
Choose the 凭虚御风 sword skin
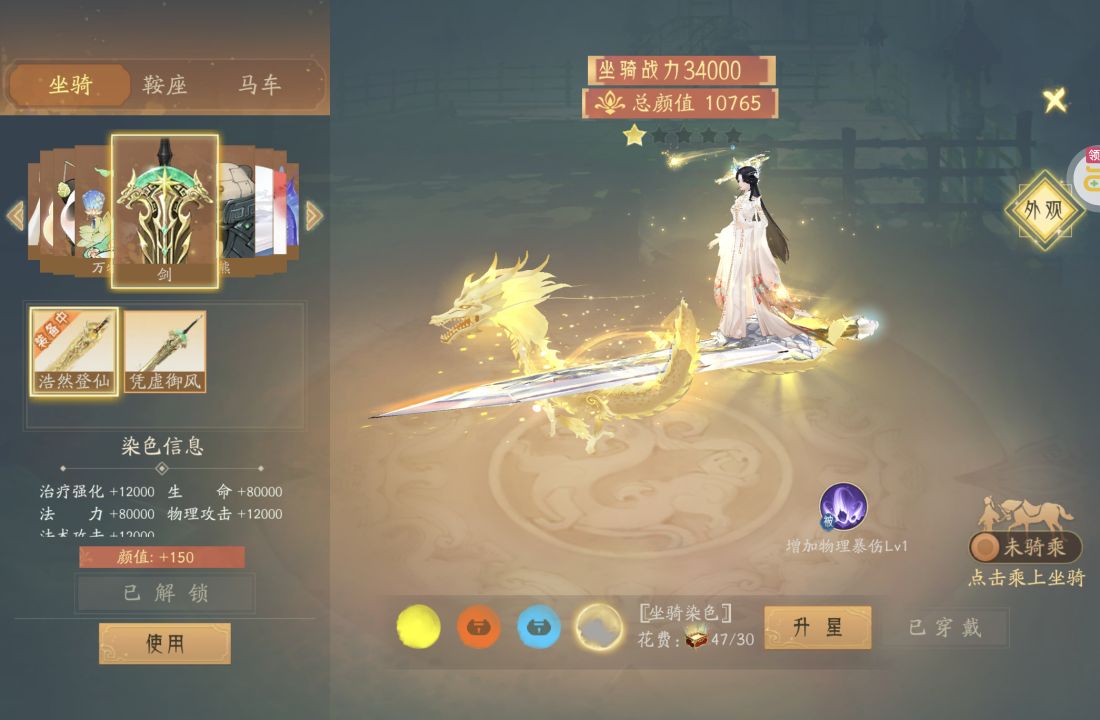165,351
